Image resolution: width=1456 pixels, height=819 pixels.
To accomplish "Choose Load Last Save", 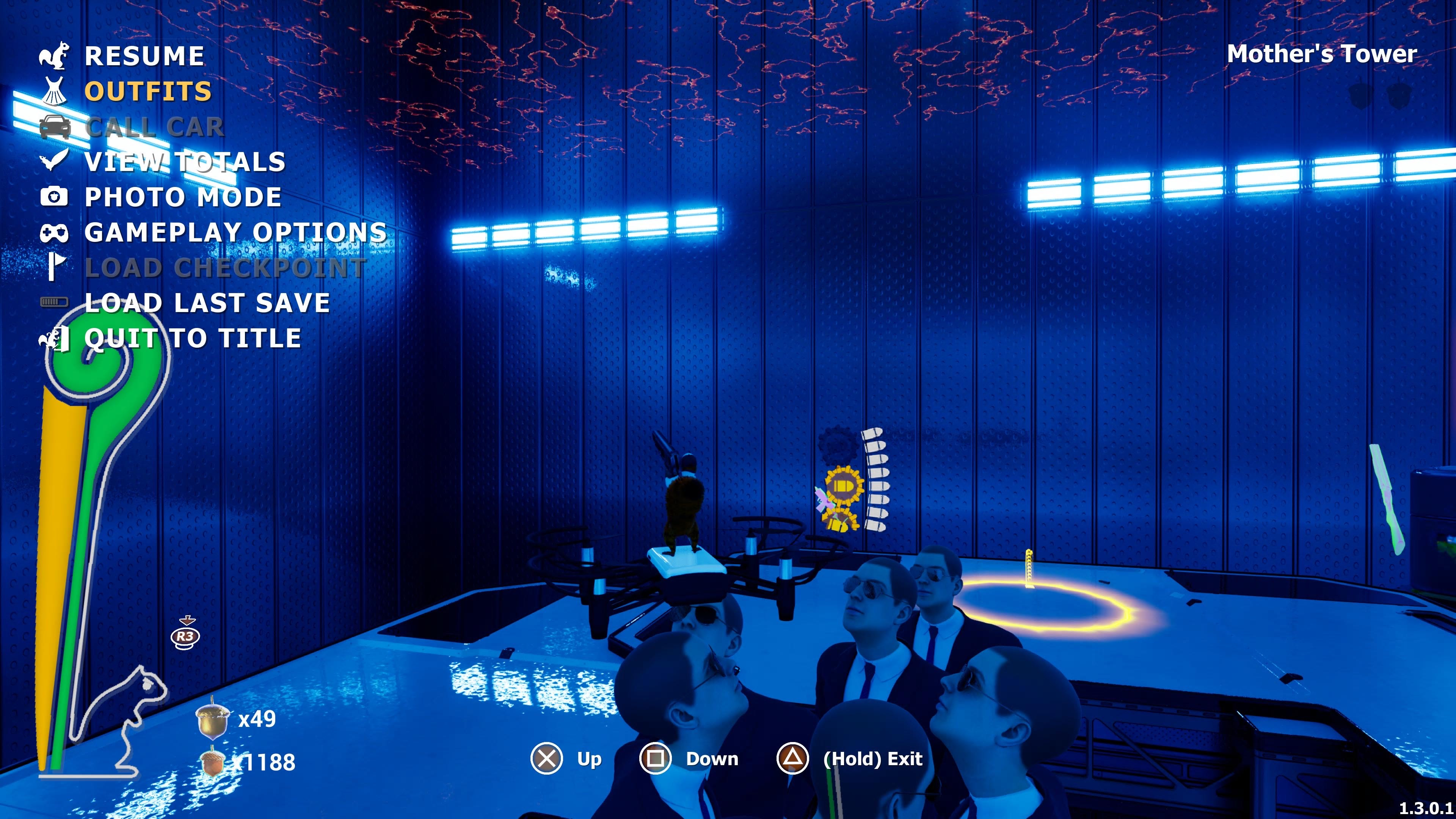I will tap(207, 303).
